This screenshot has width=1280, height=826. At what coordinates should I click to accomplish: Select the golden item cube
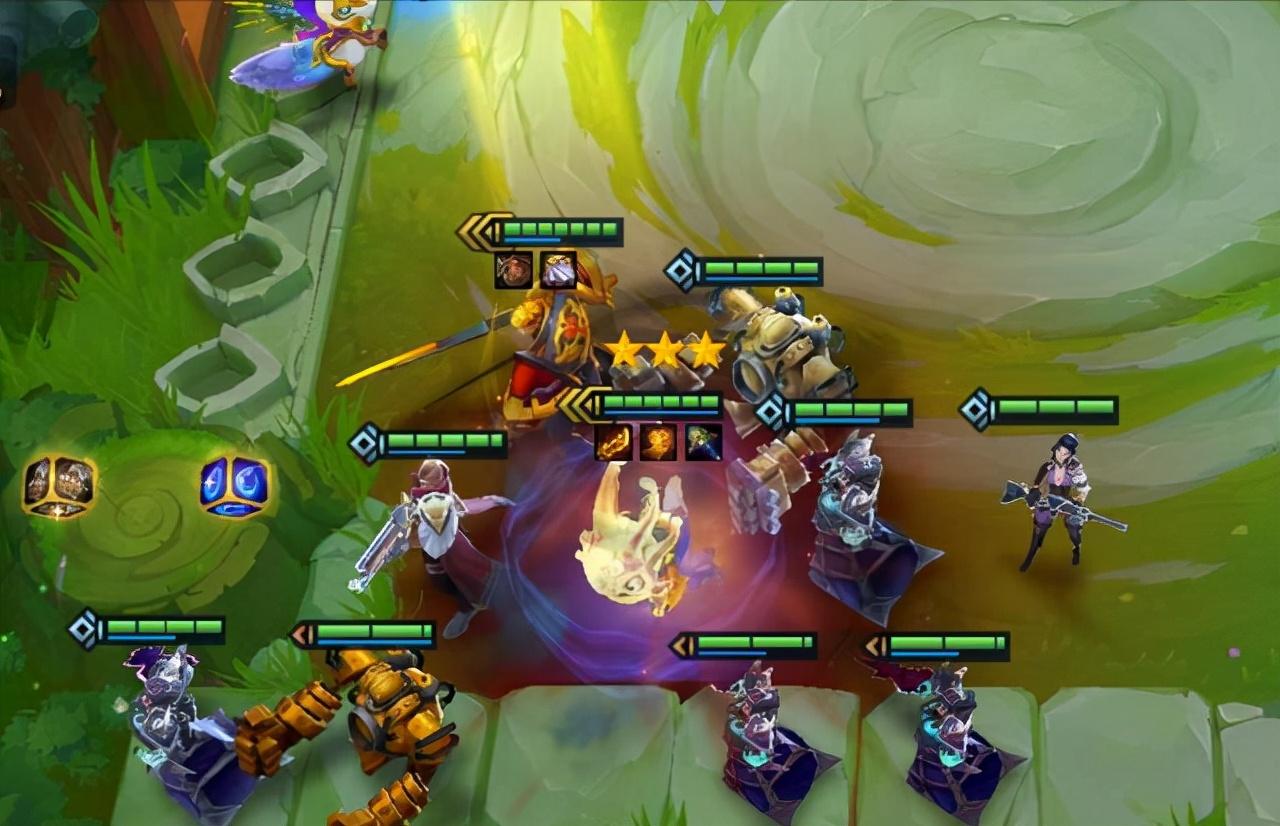coord(60,485)
